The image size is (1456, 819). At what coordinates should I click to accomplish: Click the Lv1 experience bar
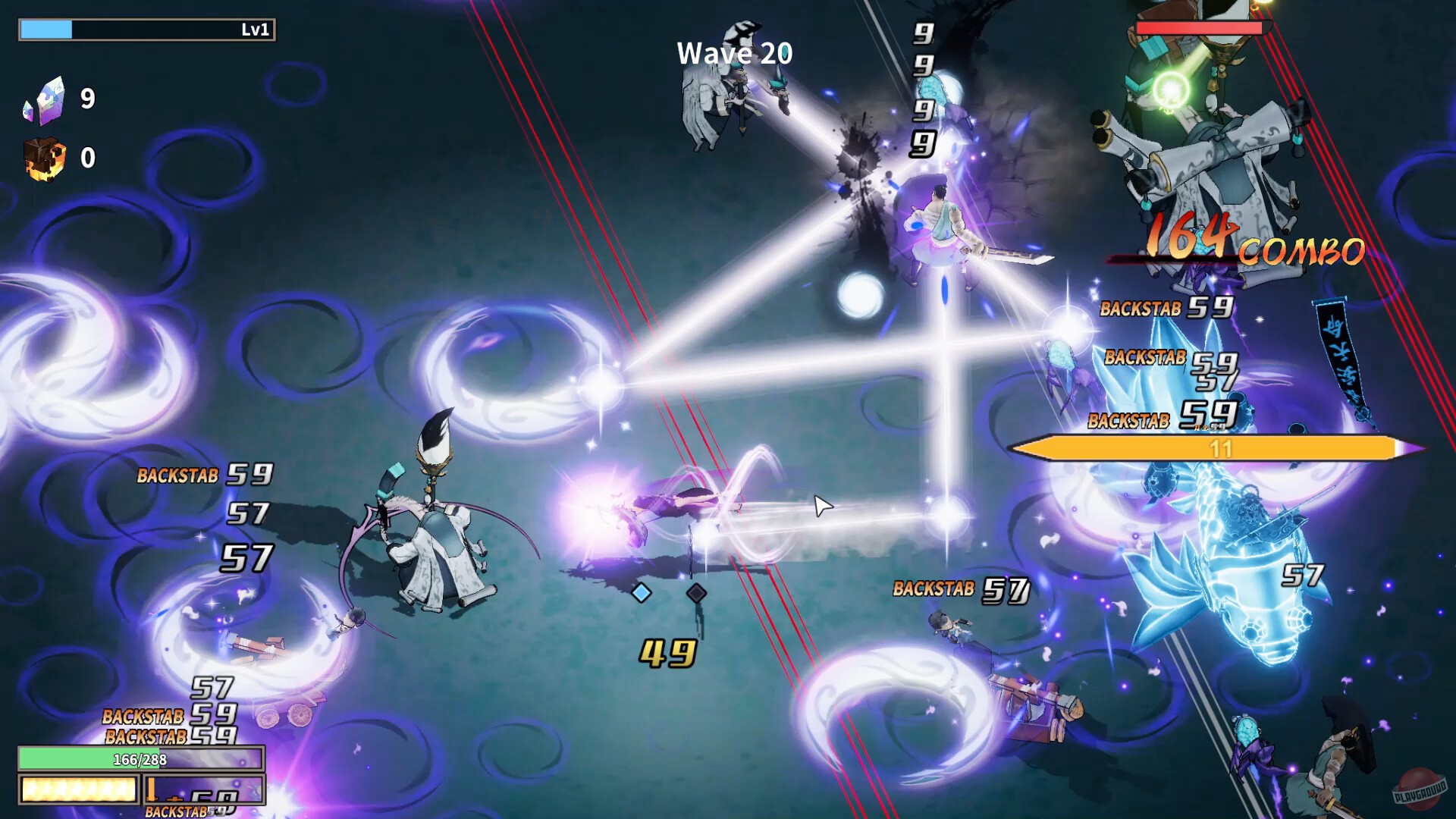tap(148, 31)
